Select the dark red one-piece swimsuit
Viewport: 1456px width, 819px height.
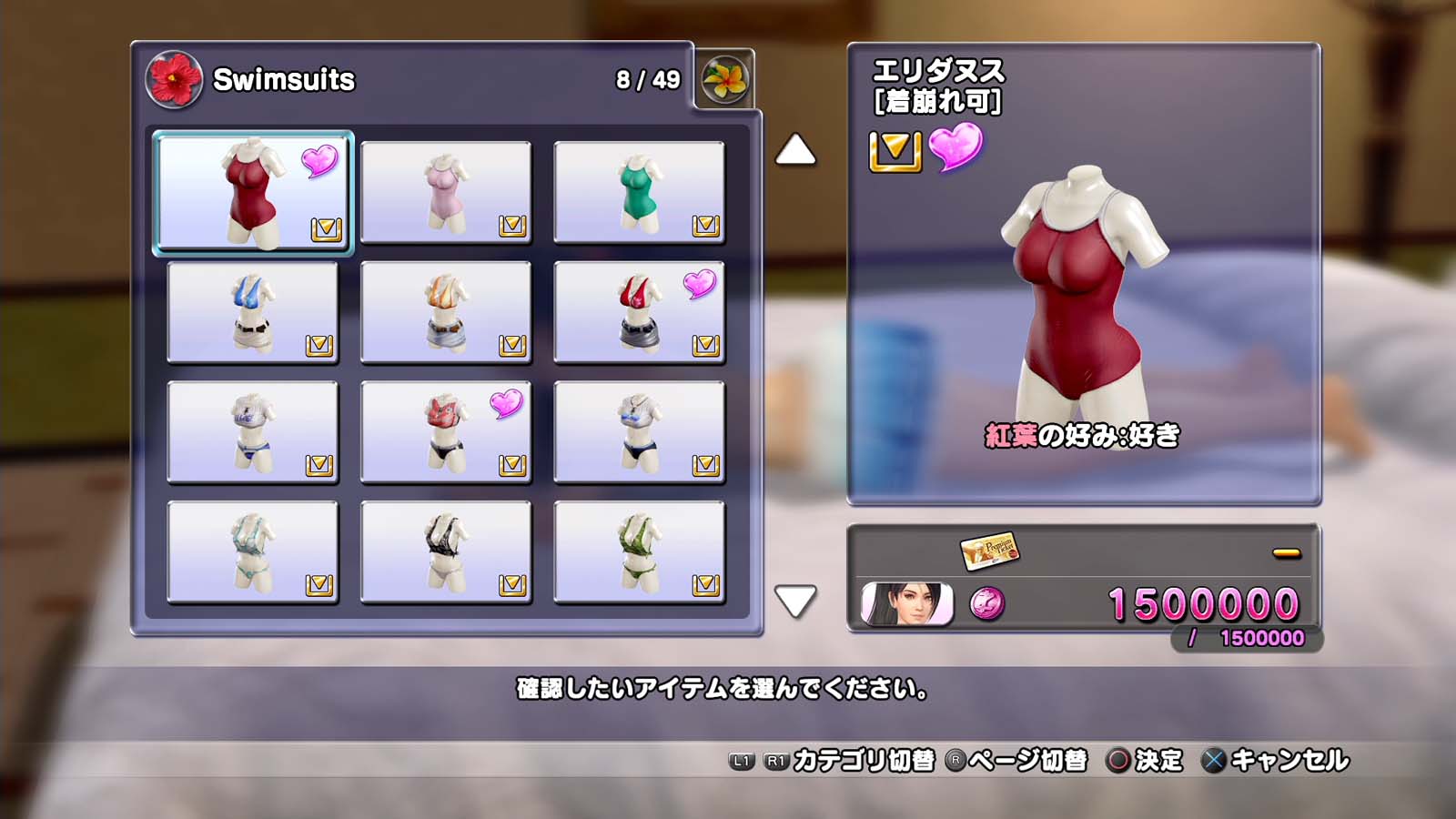[253, 192]
